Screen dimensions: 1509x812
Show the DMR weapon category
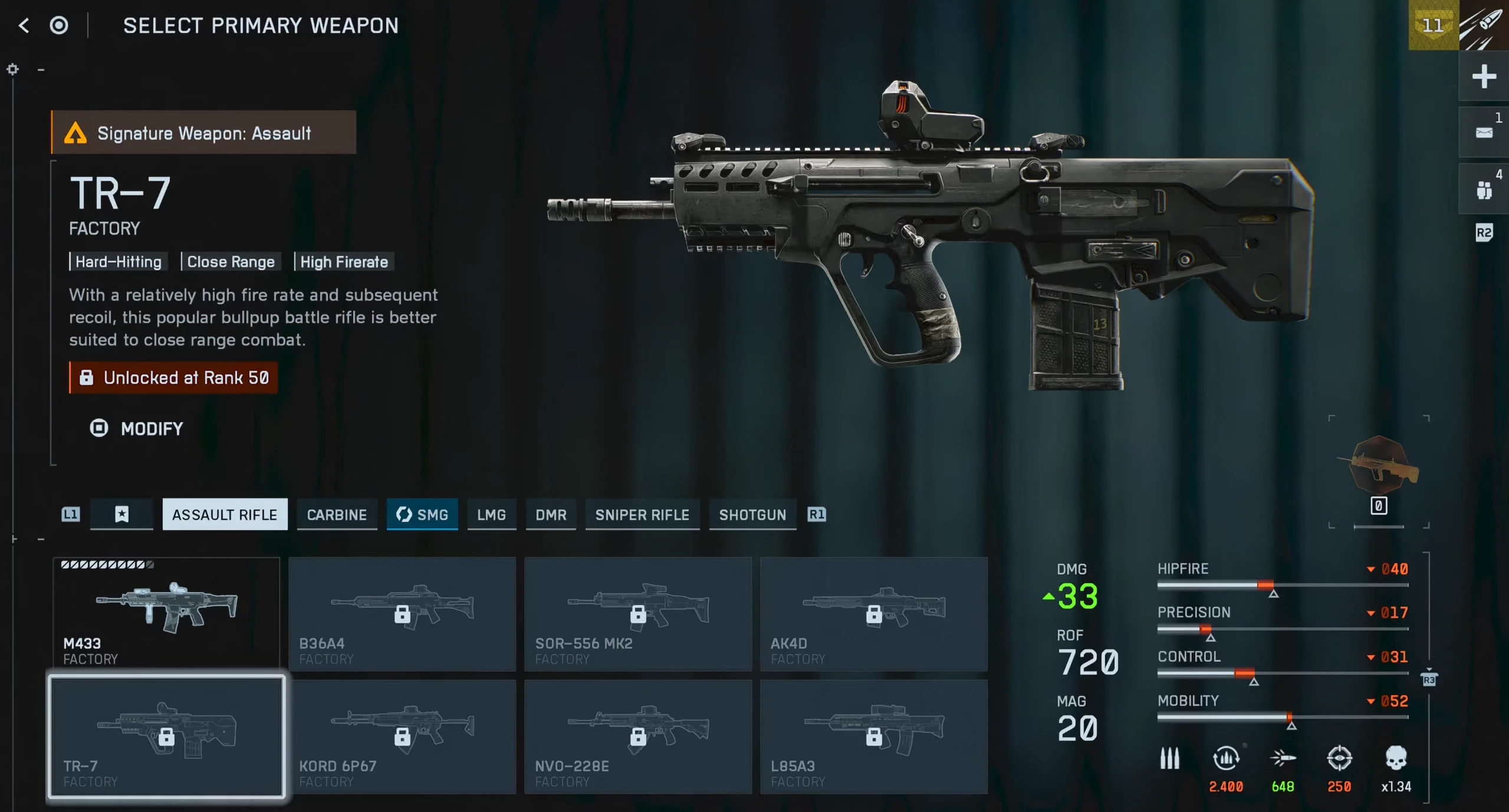[x=551, y=515]
